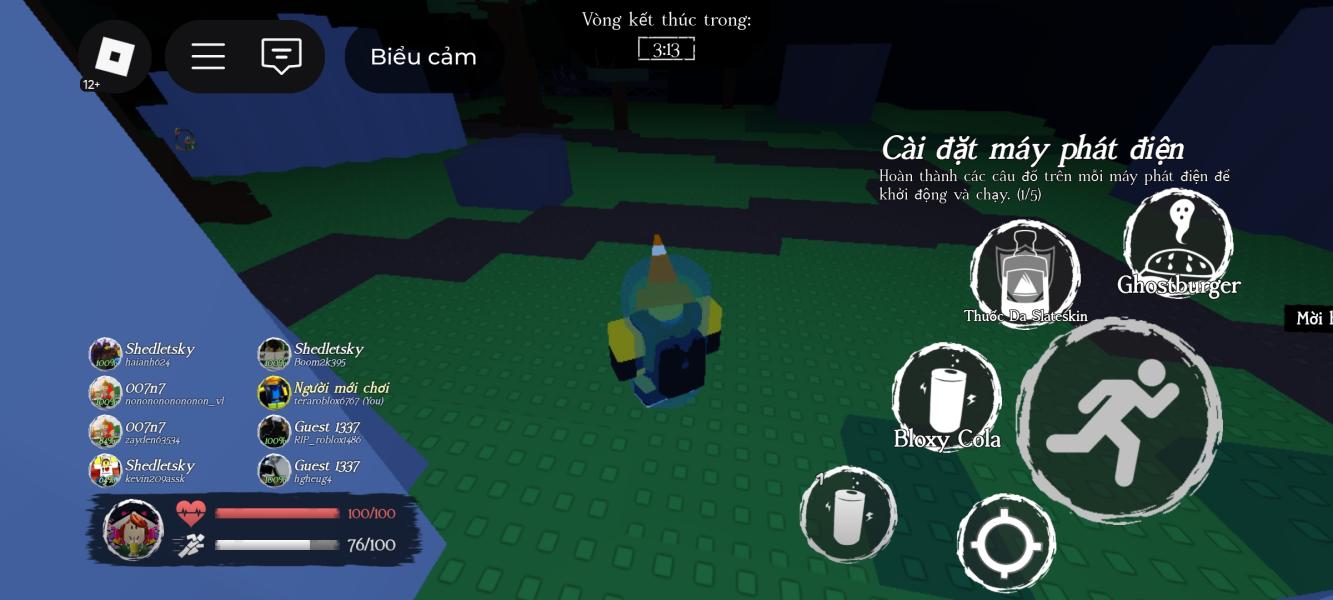Viewport: 1333px width, 600px height.
Task: Click the Mời invite button
Action: (x=1312, y=318)
